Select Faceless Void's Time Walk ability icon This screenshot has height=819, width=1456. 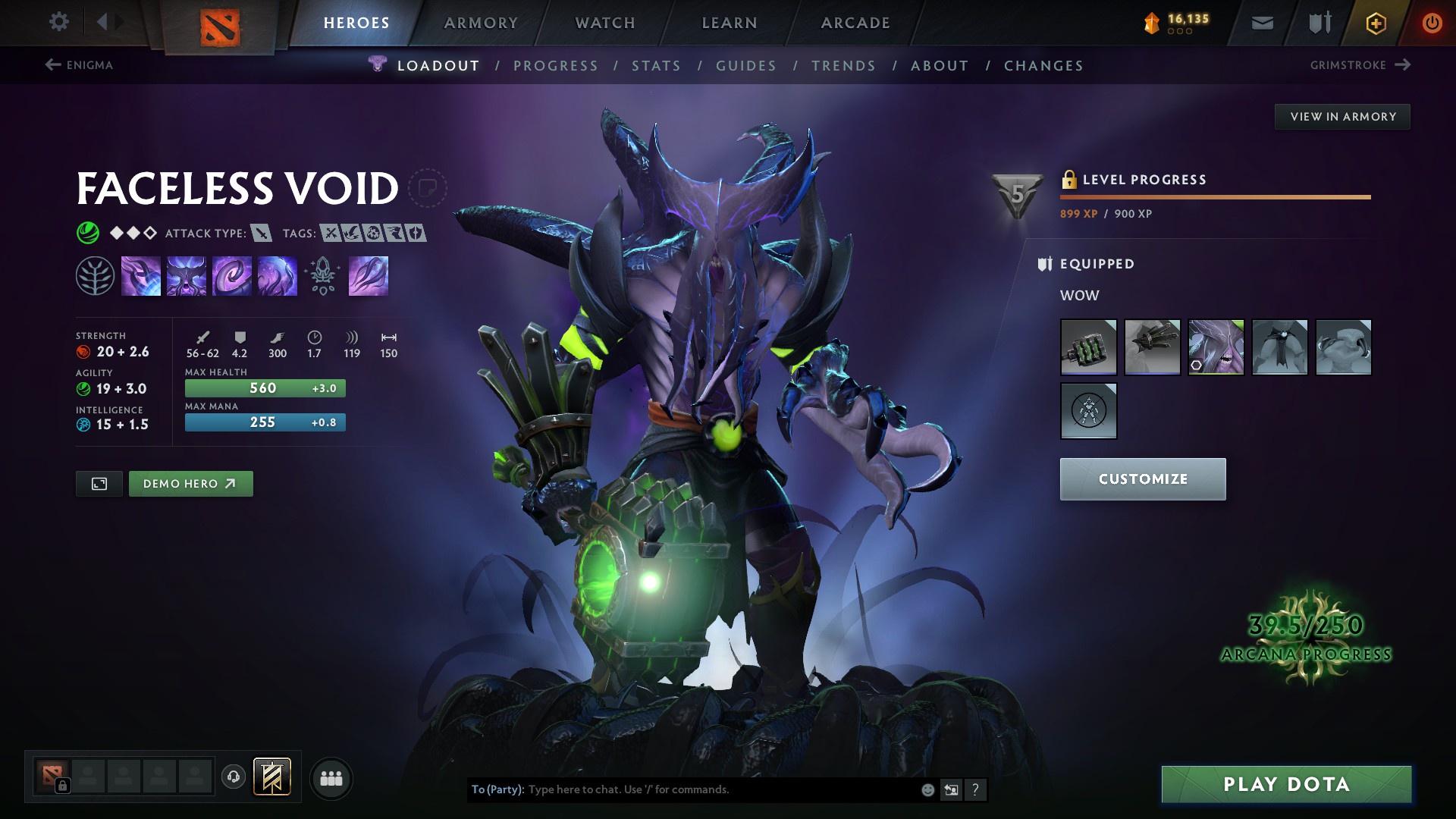[141, 275]
